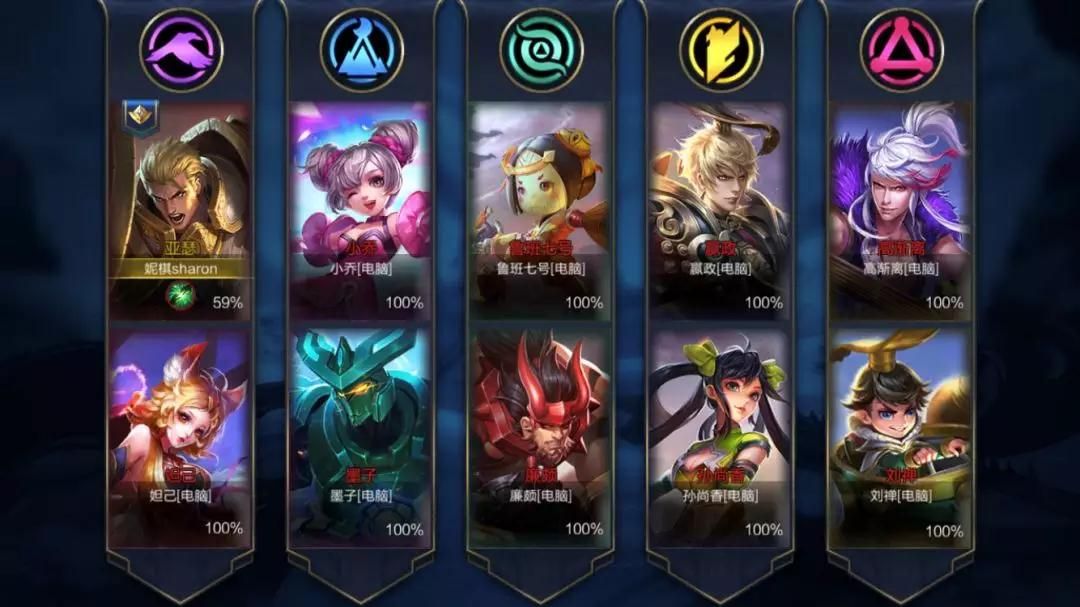Select the teal swirl emblem icon

tap(541, 50)
